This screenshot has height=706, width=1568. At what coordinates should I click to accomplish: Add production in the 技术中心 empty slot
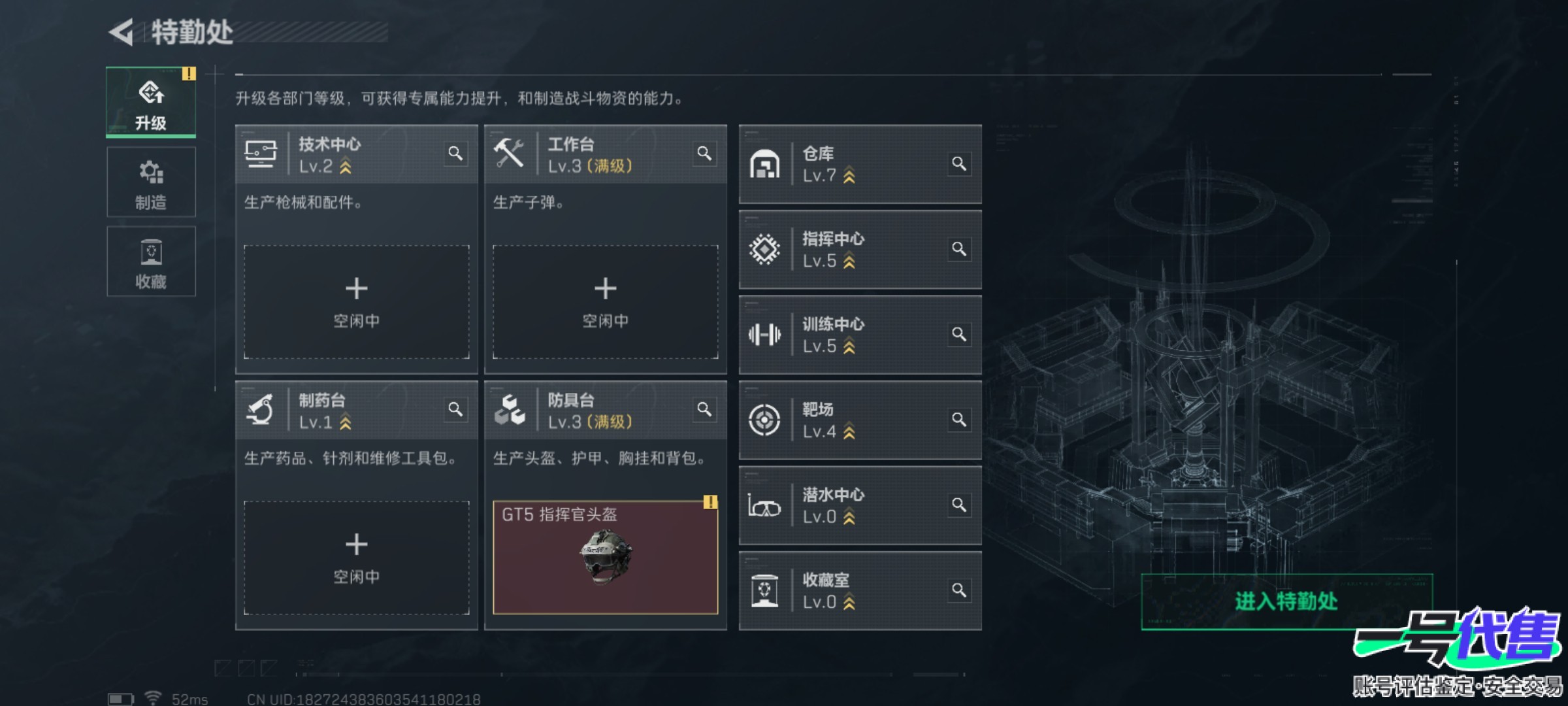[357, 301]
